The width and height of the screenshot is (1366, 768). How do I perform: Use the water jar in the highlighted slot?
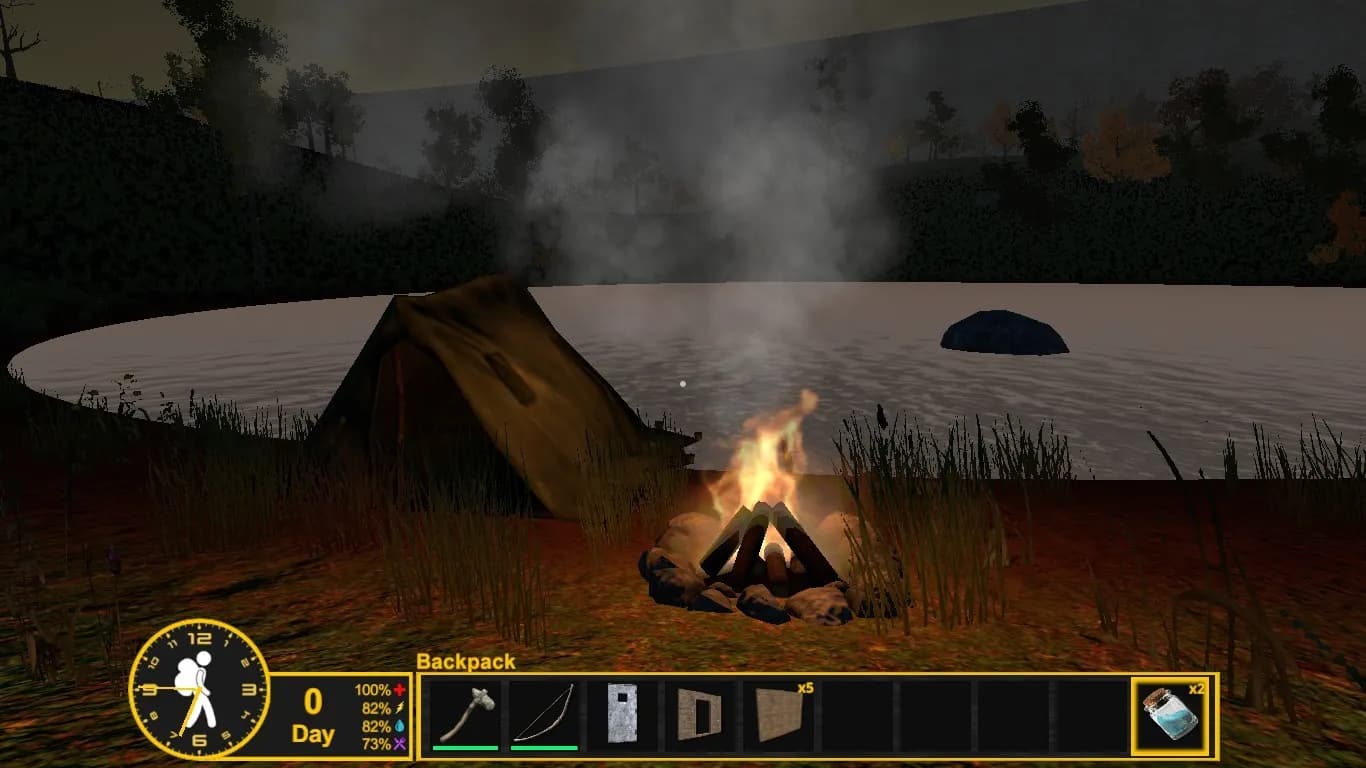point(1169,714)
